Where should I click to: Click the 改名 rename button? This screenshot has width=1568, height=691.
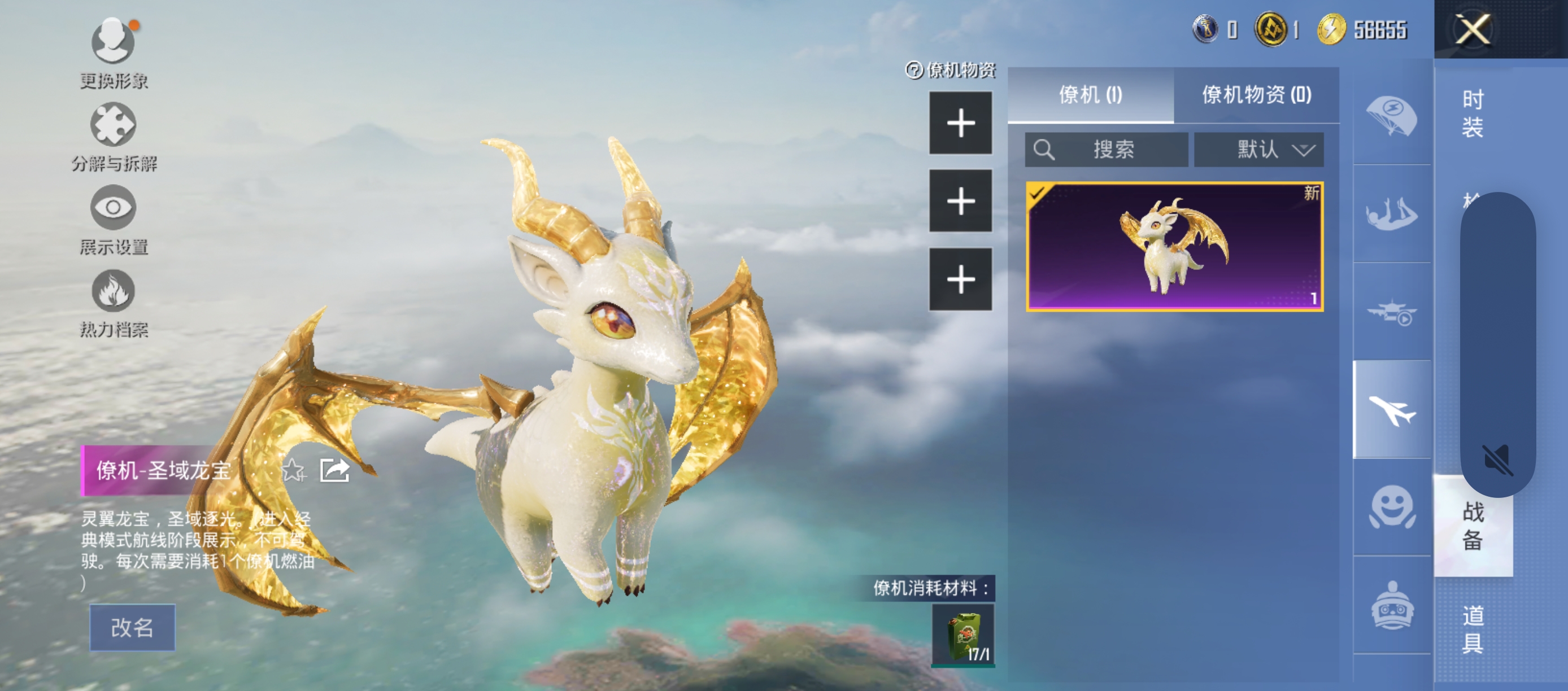click(x=132, y=627)
